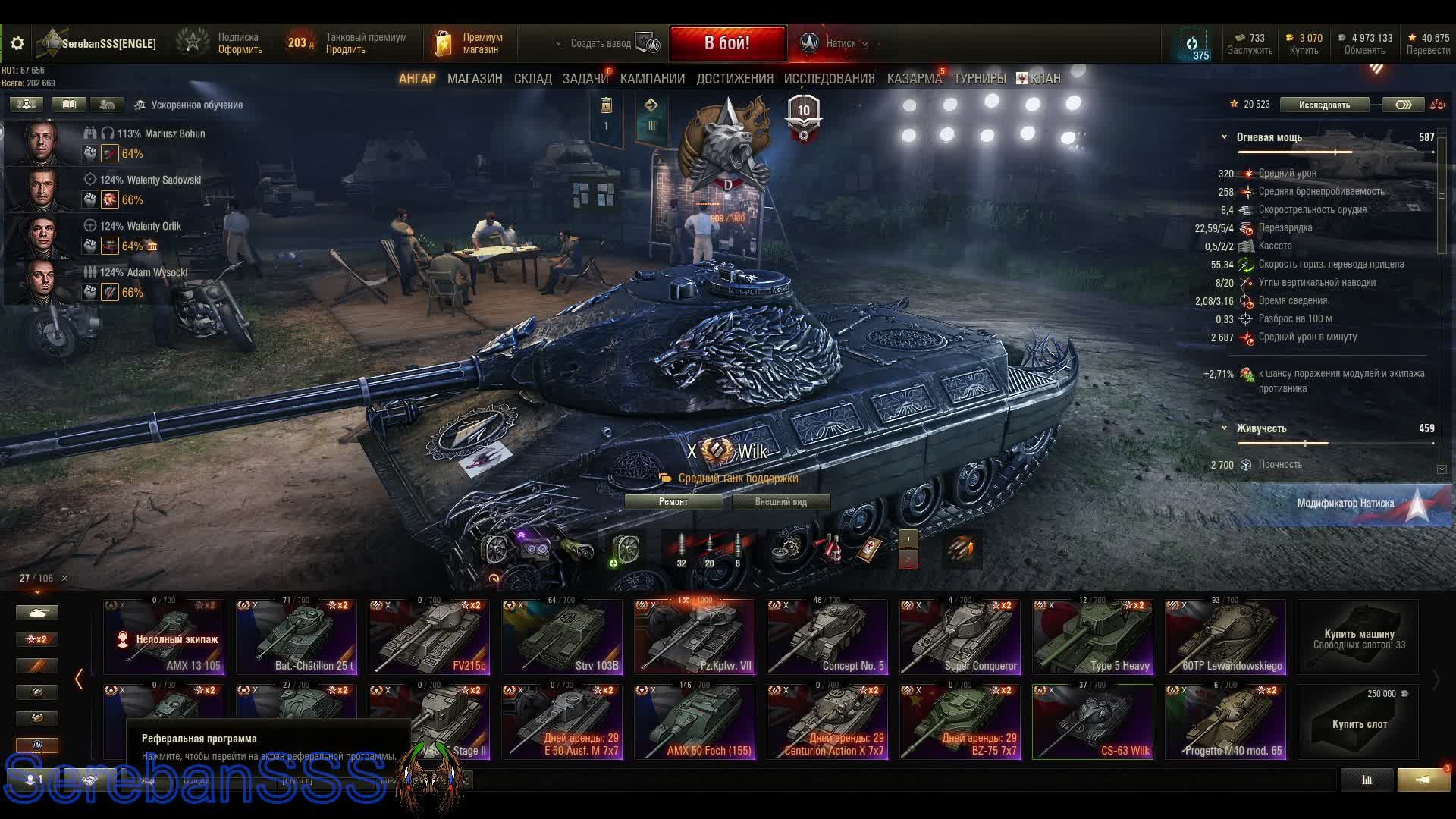Image resolution: width=1456 pixels, height=819 pixels.
Task: Show the ДОСТИЖЕНИЯ tab
Action: [x=734, y=79]
